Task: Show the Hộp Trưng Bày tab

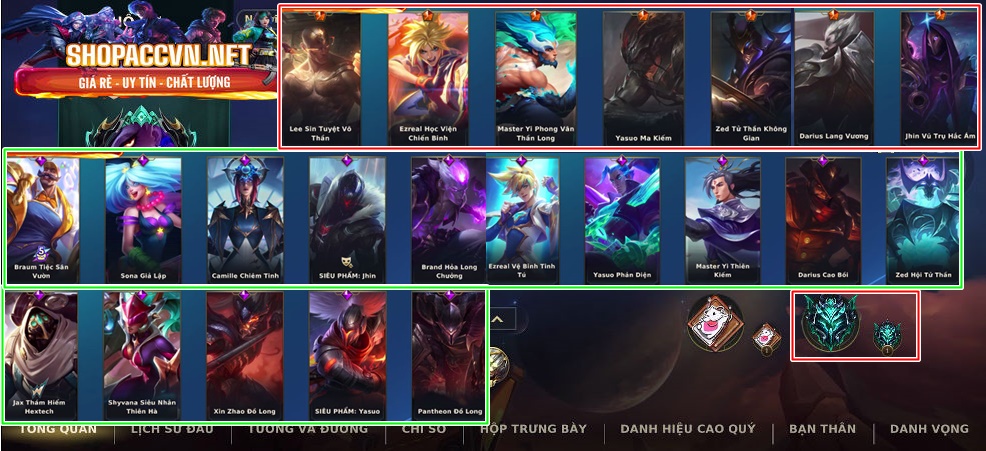Action: click(533, 430)
